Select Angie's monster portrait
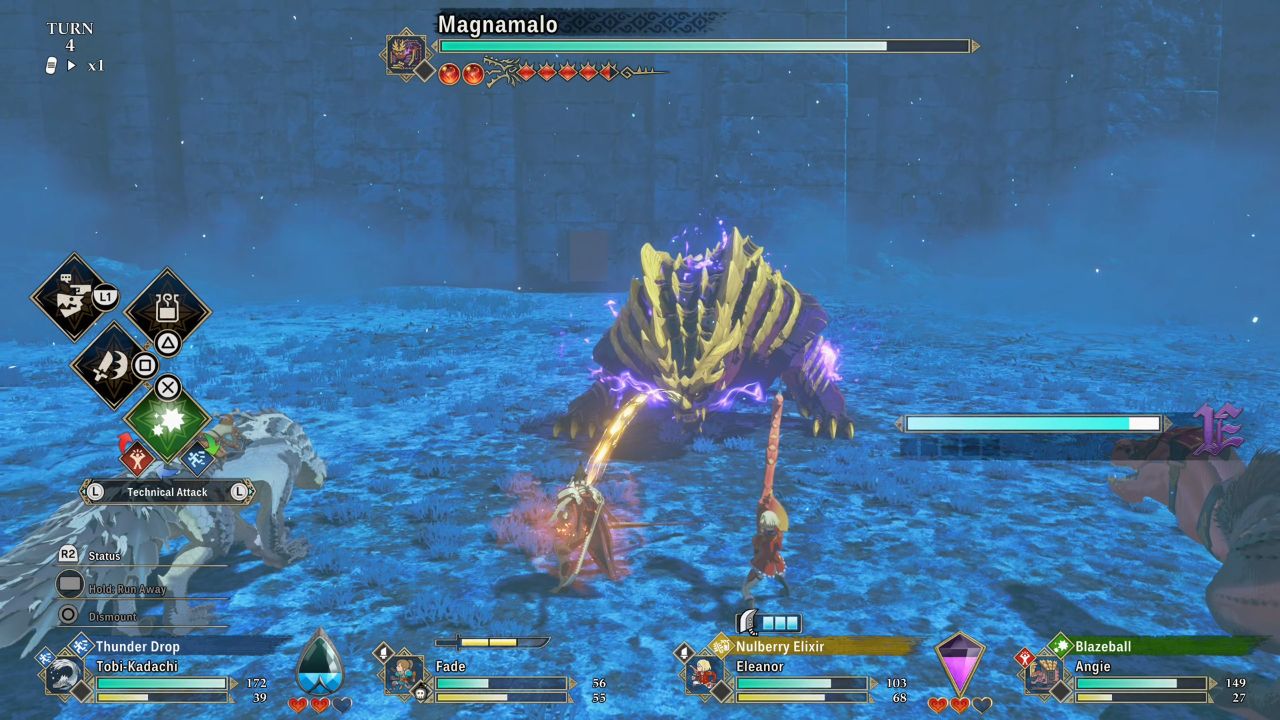Viewport: 1280px width, 720px height. 1044,674
